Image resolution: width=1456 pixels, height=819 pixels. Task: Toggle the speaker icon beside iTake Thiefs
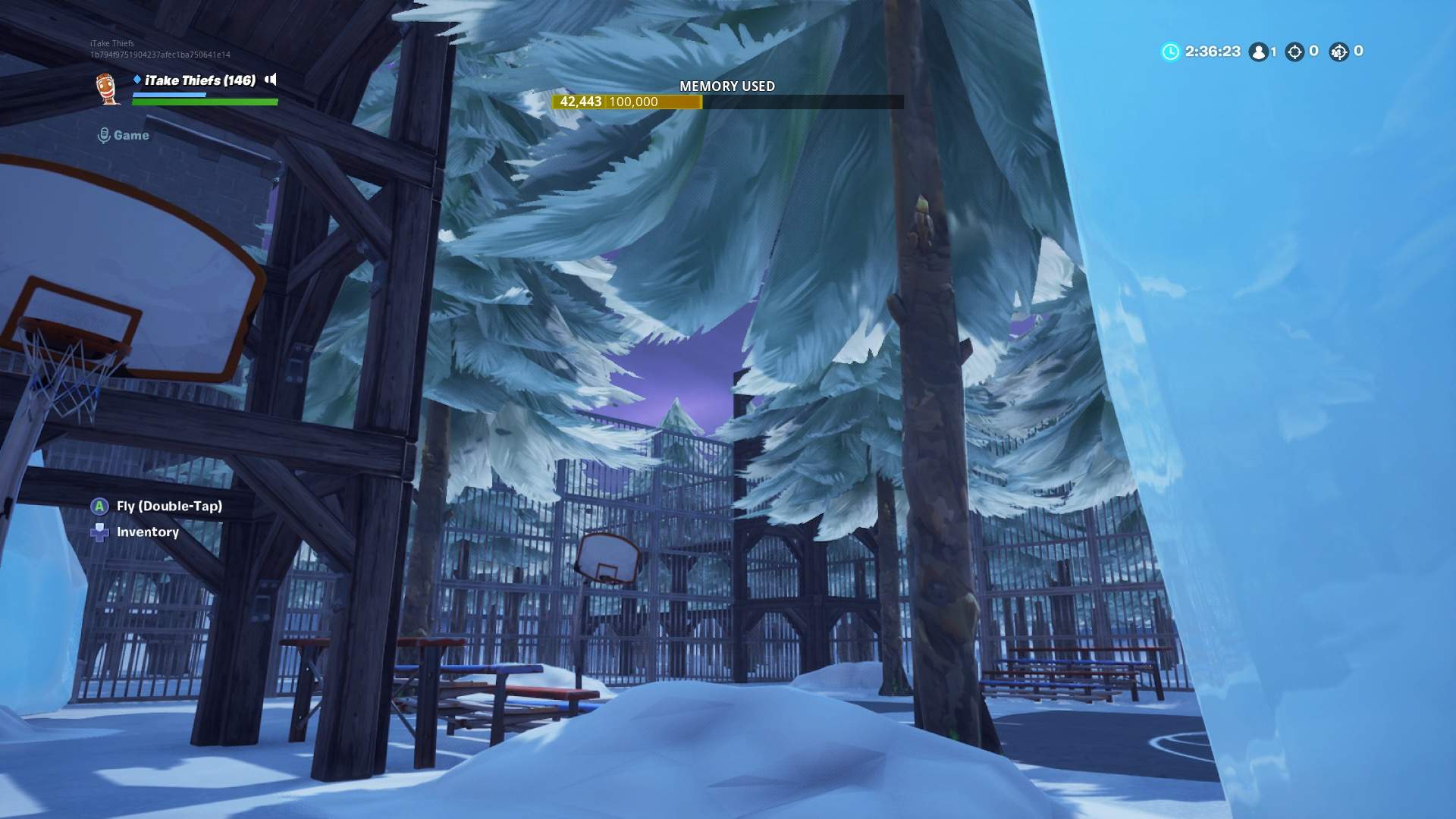[x=271, y=80]
